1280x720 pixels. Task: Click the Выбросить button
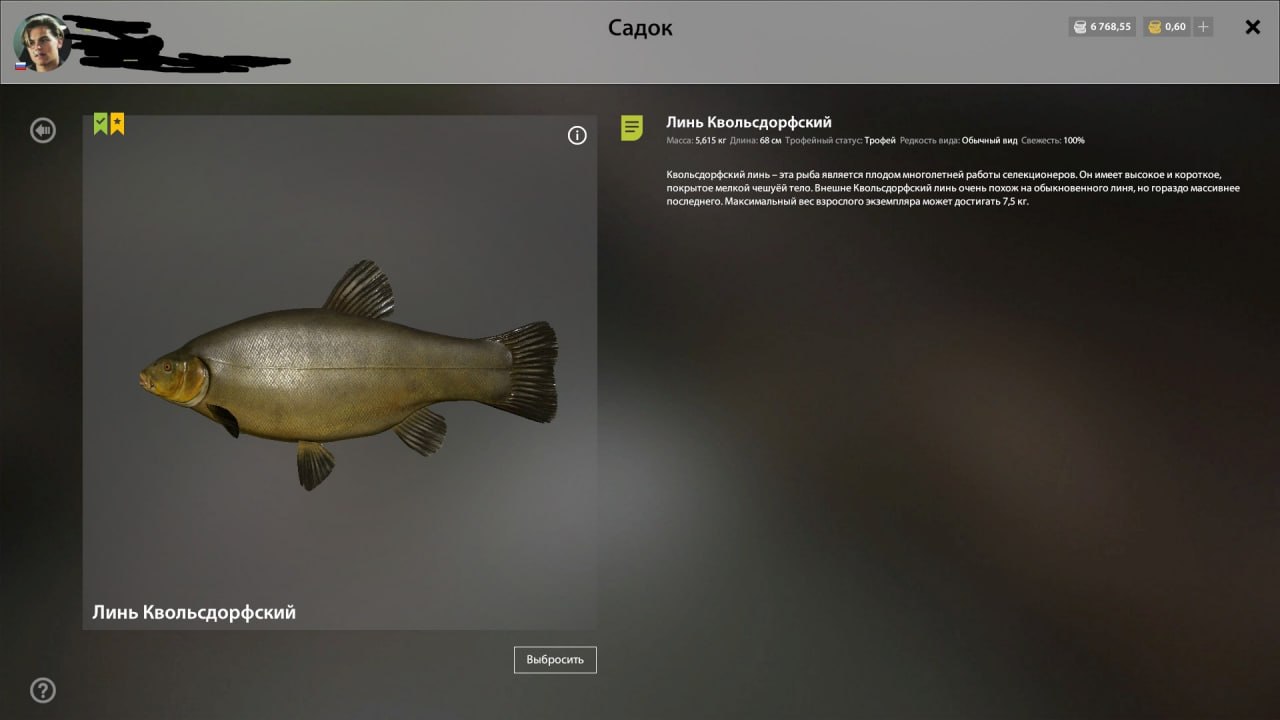[555, 660]
